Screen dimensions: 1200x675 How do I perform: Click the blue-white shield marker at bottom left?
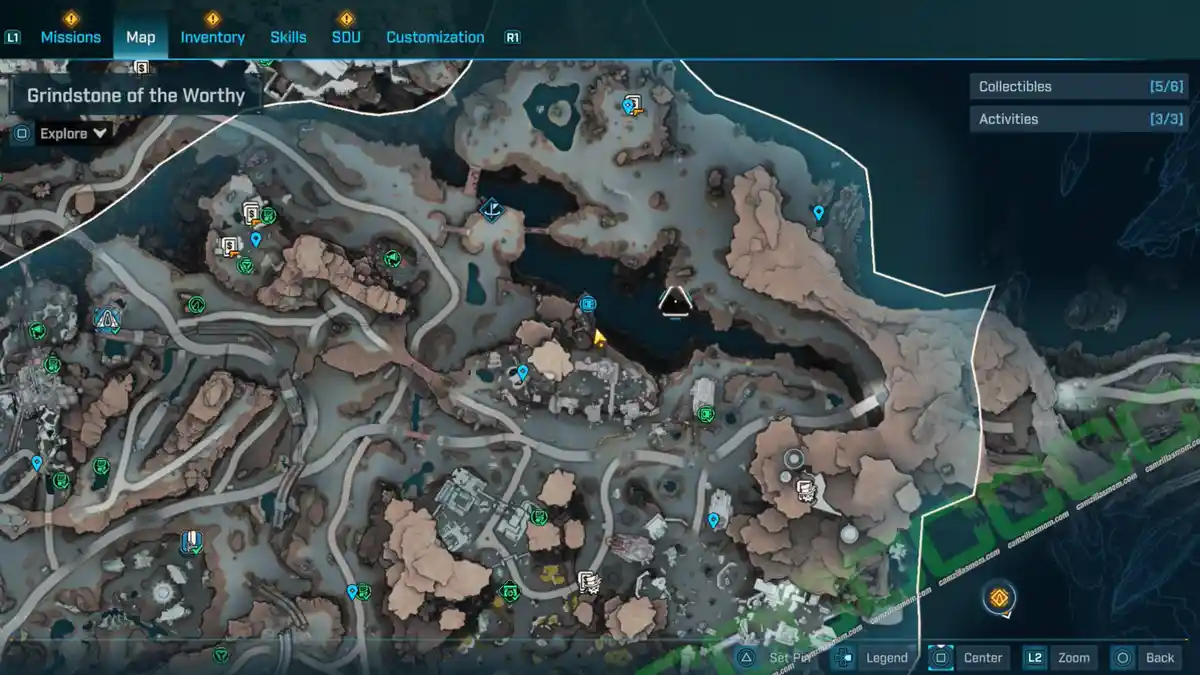pyautogui.click(x=189, y=542)
